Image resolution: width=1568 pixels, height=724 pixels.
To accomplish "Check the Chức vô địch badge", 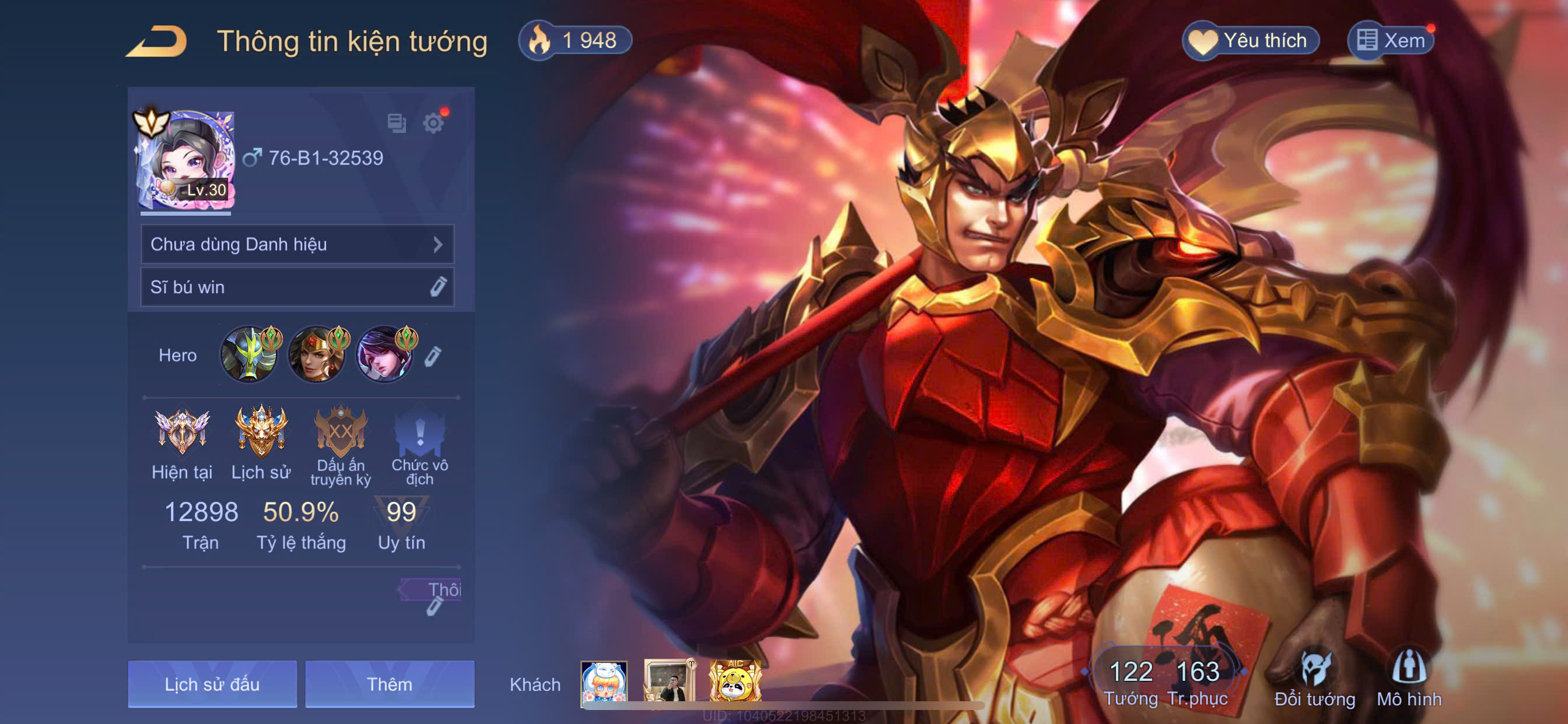I will coord(419,444).
